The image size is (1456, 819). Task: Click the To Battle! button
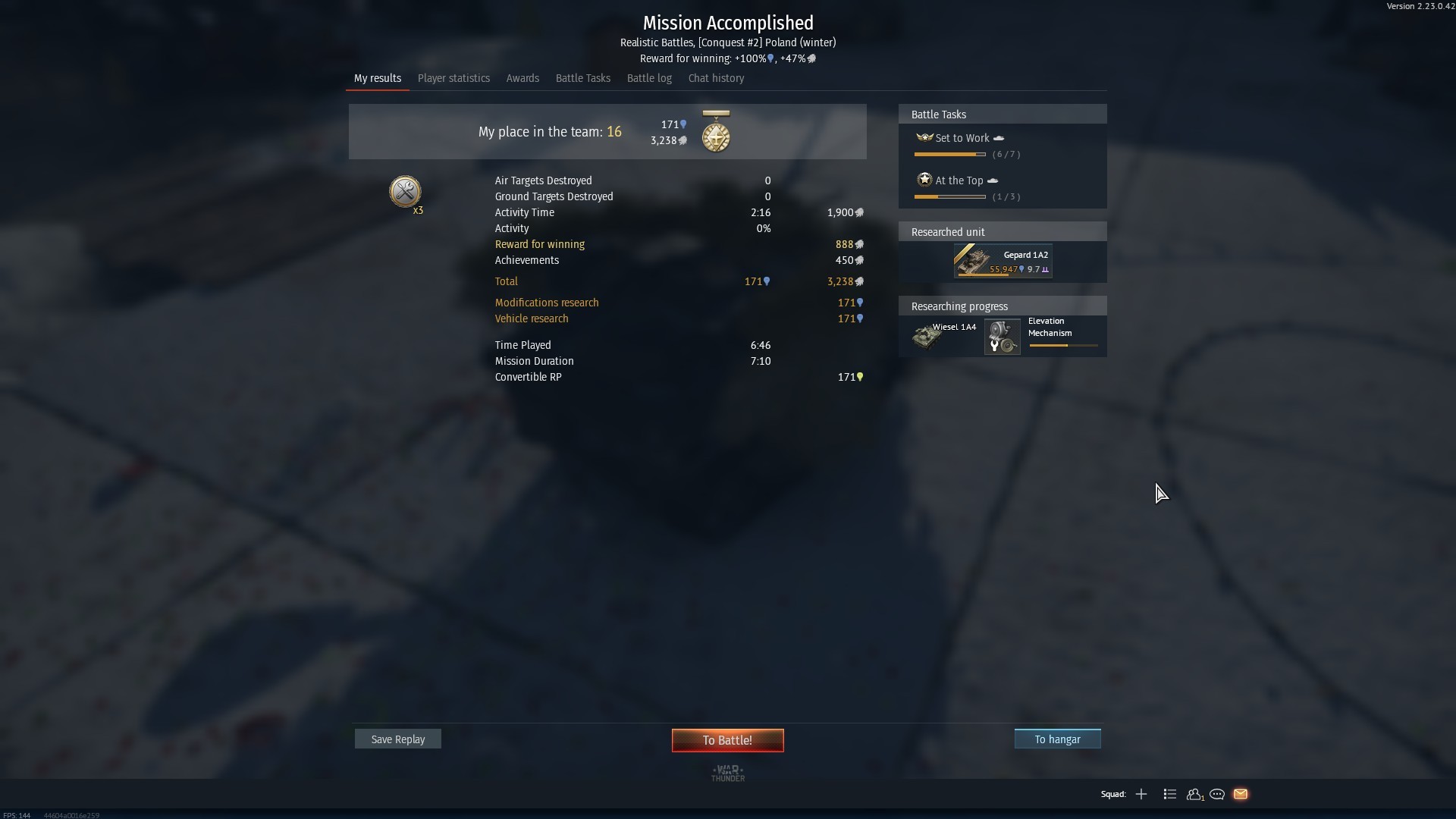(727, 740)
